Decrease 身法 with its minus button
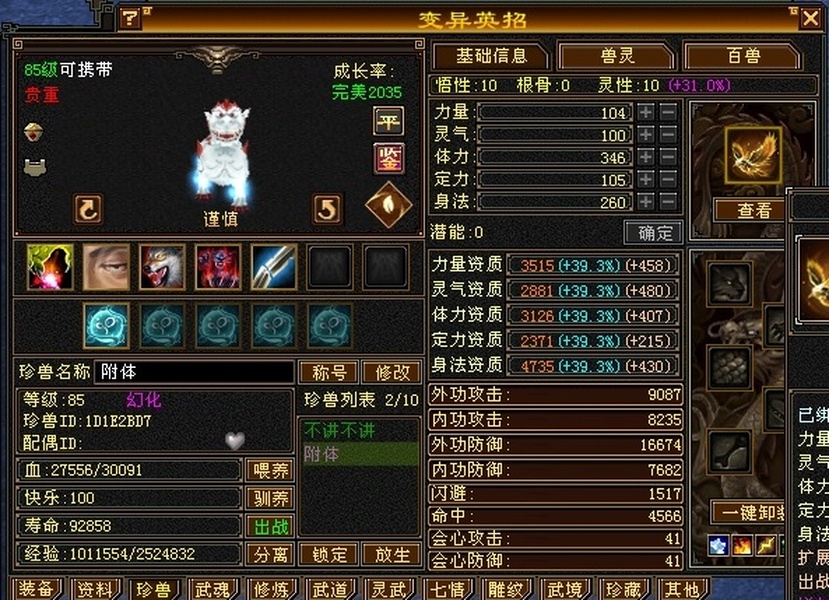Viewport: 829px width, 600px height. click(668, 202)
